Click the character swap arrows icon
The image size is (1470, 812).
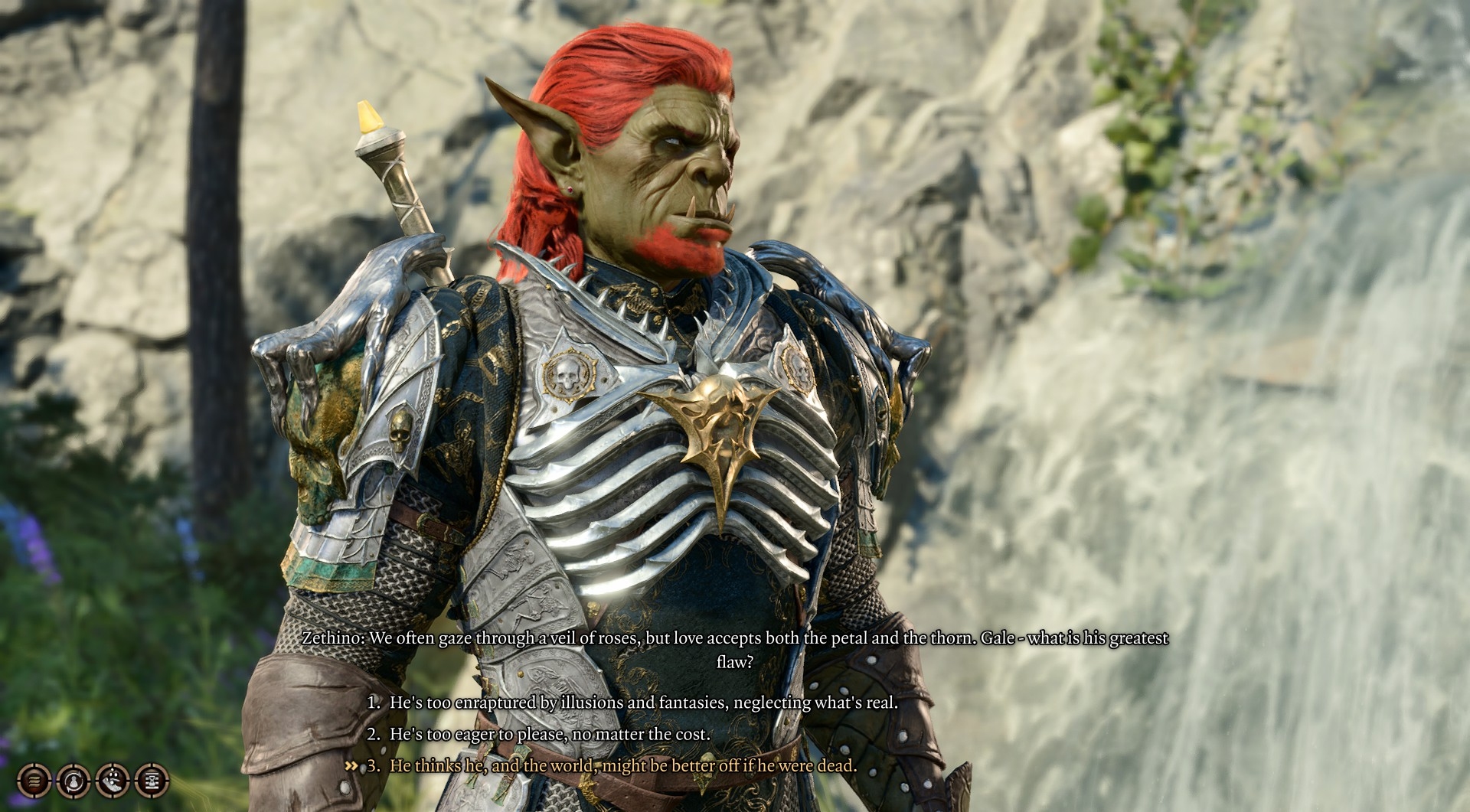[x=73, y=781]
